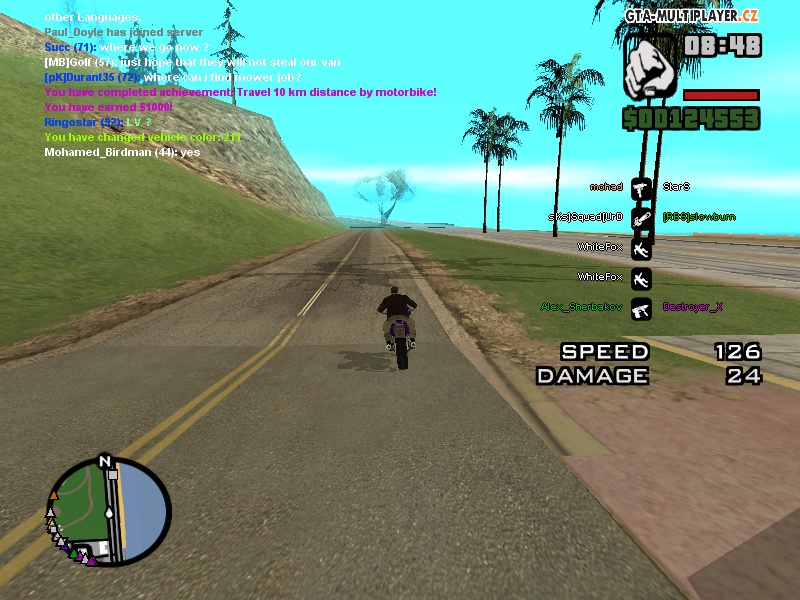
Task: Select the green triangle blip on the radar
Action: click(75, 553)
